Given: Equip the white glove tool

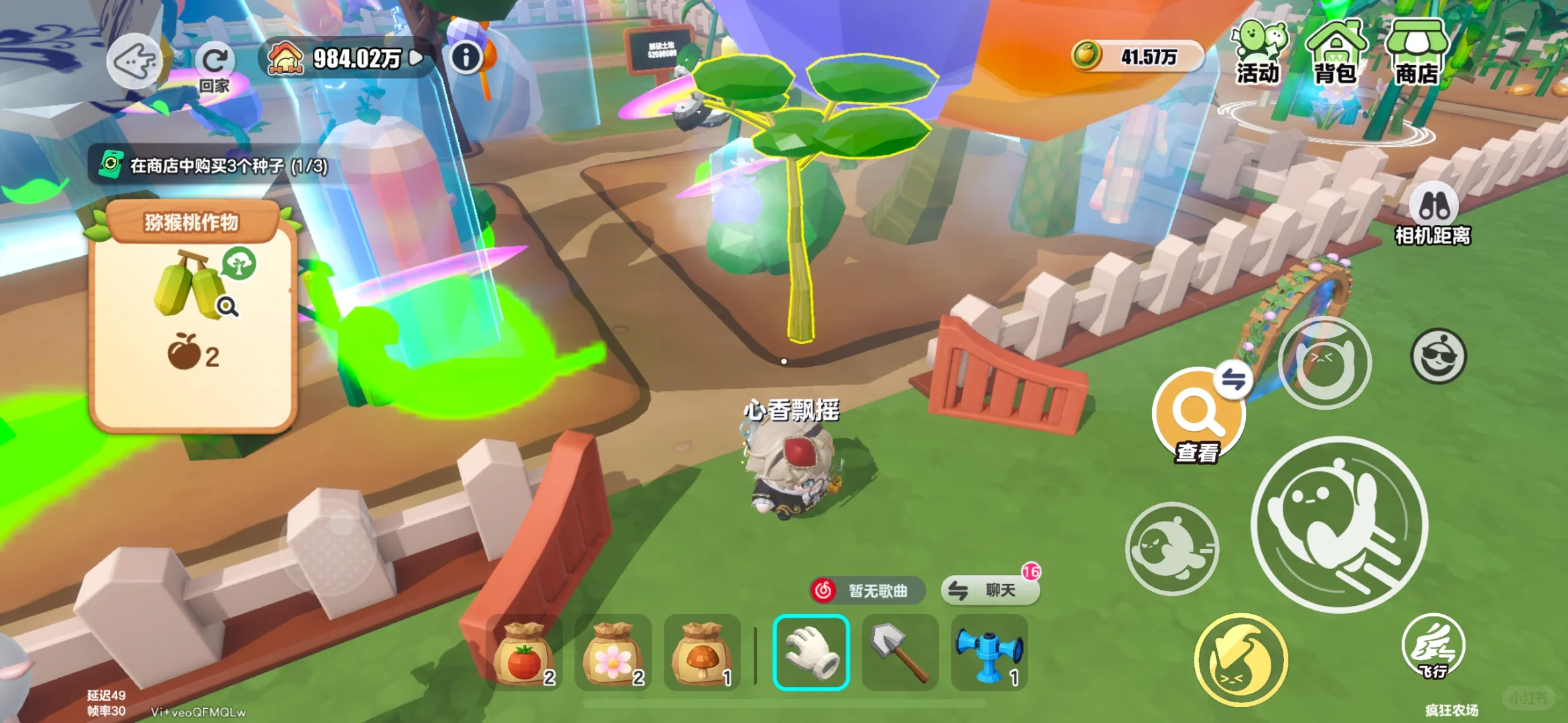Looking at the screenshot, I should click(x=811, y=653).
